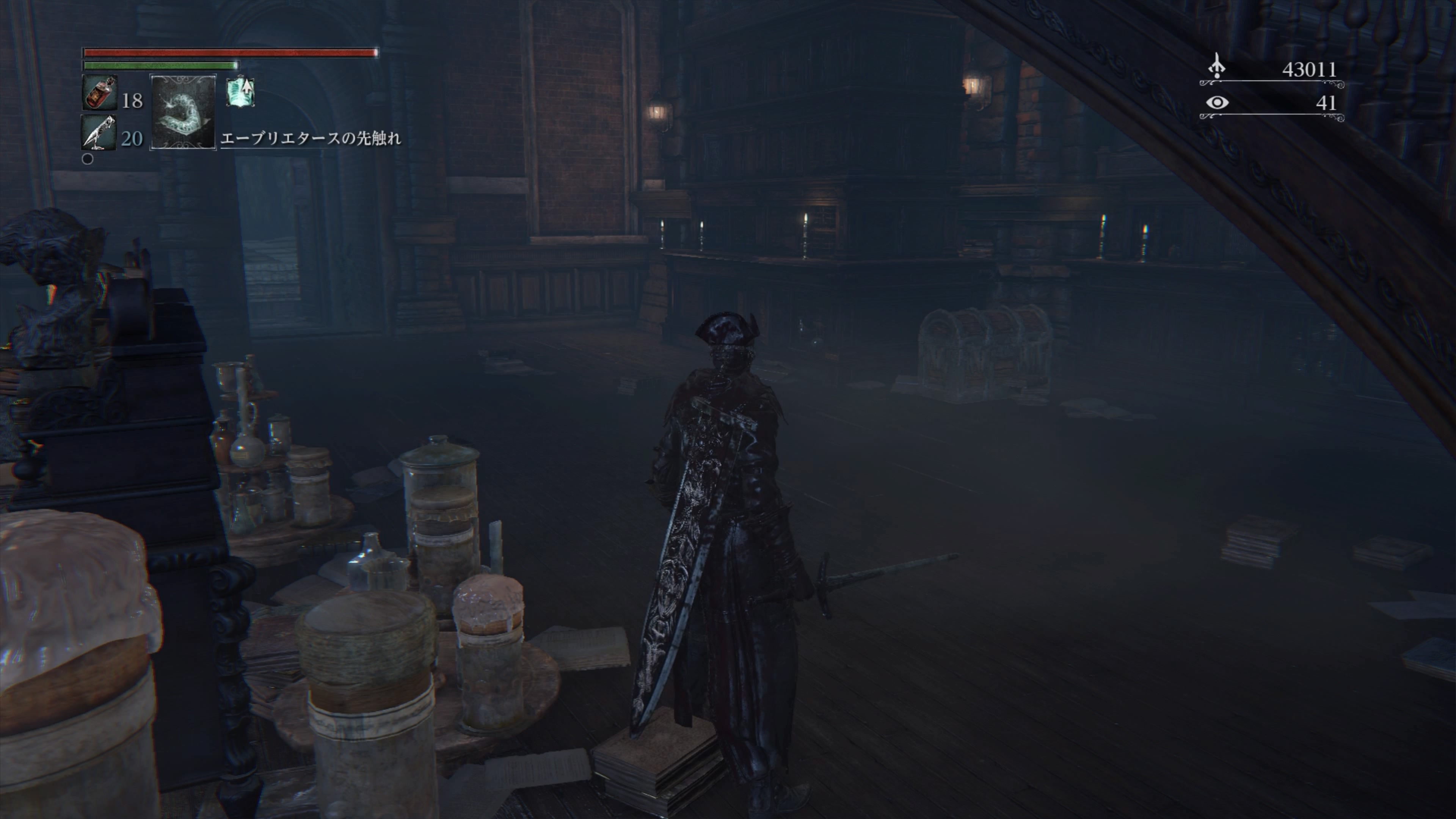Use the Augur of Ebrietas item slot
Viewport: 1456px width, 819px height.
point(182,112)
